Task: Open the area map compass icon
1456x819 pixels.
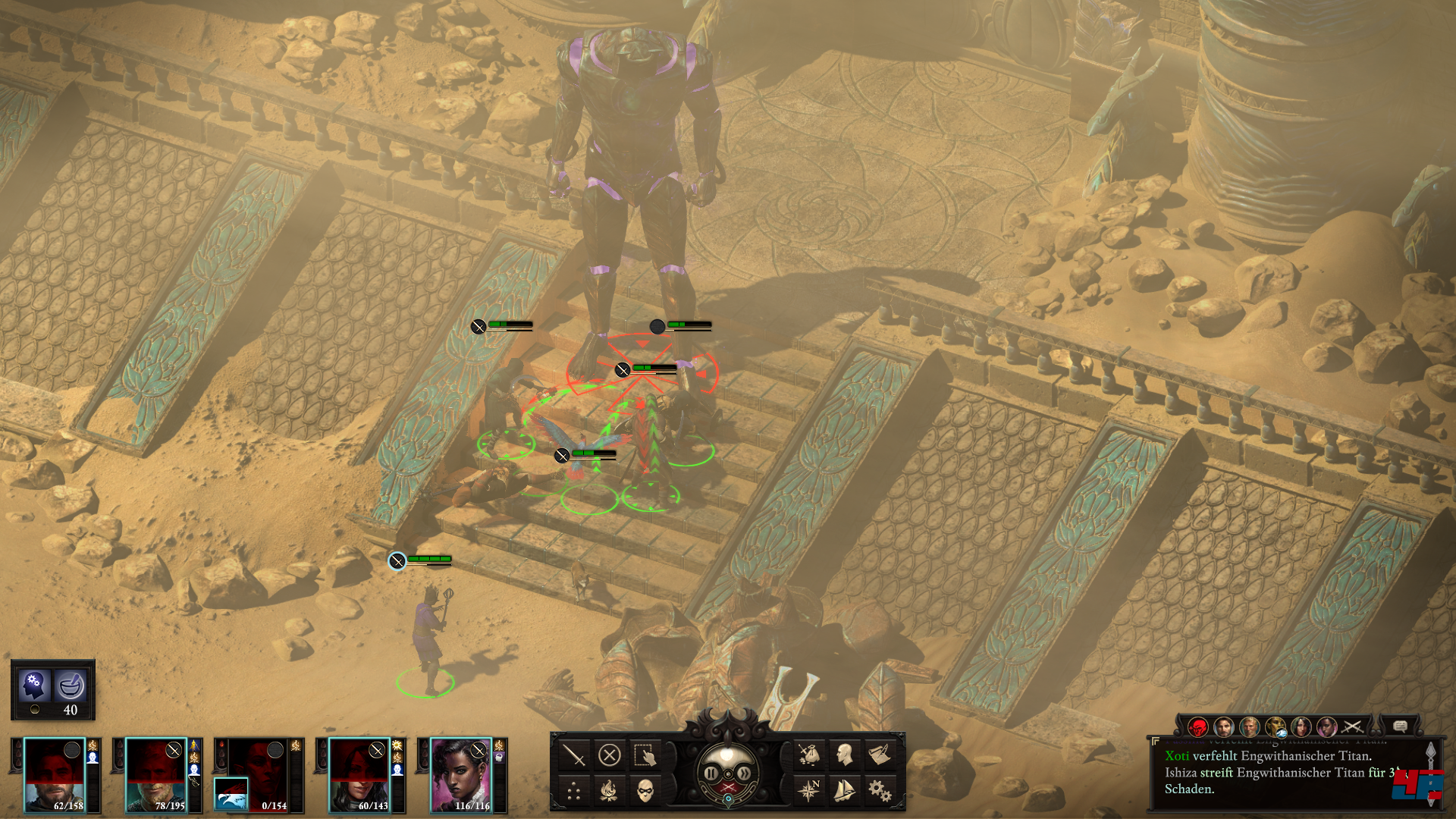Action: (x=809, y=791)
